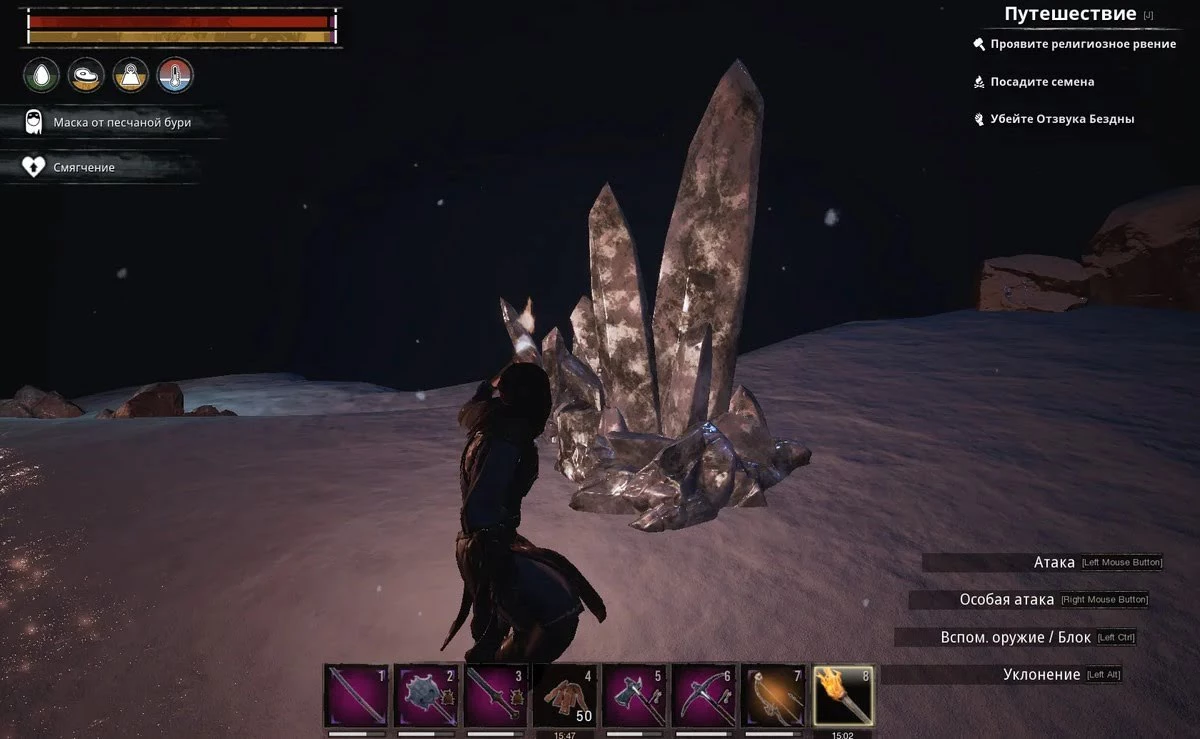This screenshot has height=739, width=1200.
Task: Inspect the "Смягчение" status effect
Action: click(x=84, y=167)
